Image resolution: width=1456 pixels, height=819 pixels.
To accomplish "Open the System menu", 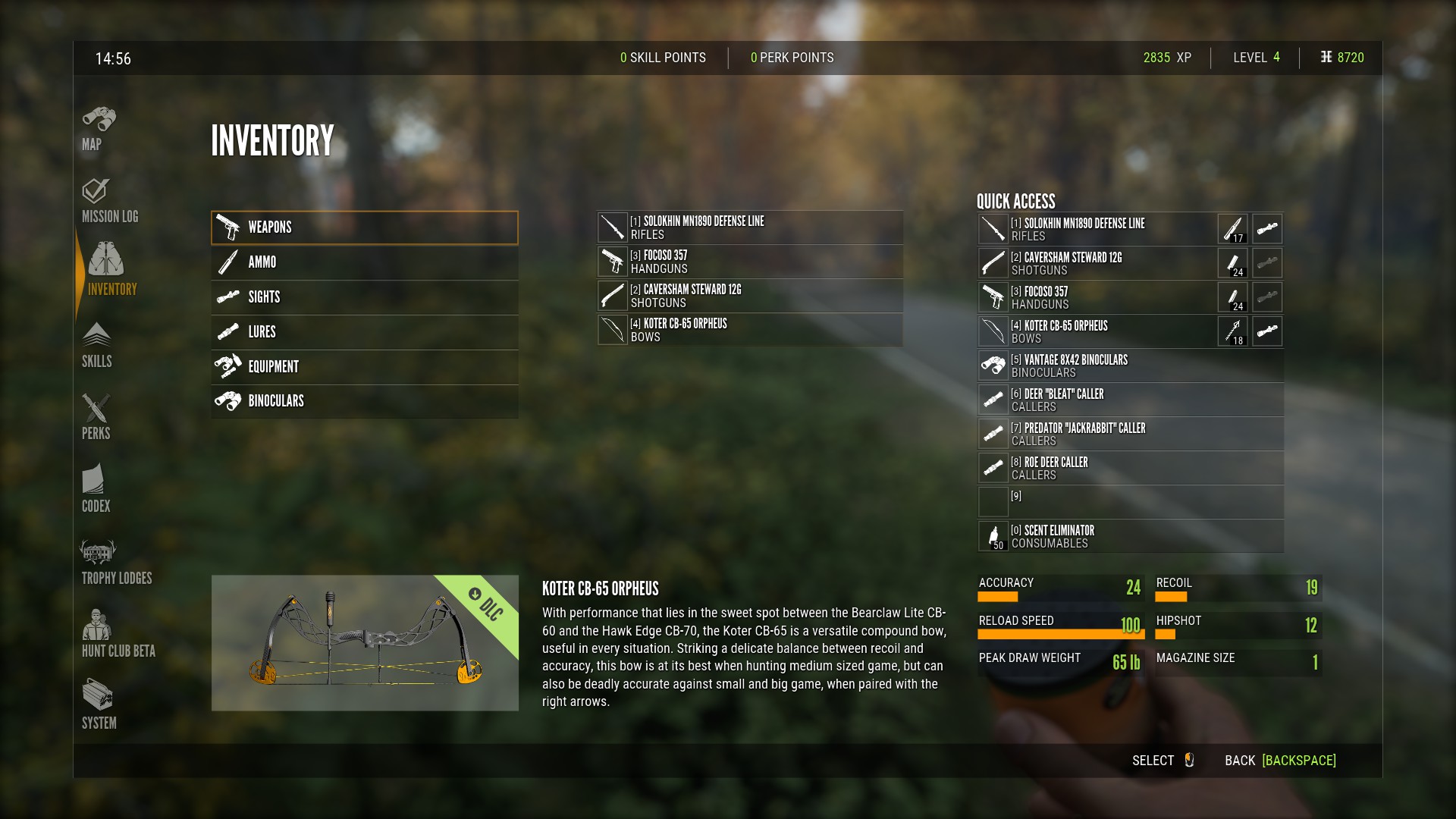I will 99,707.
